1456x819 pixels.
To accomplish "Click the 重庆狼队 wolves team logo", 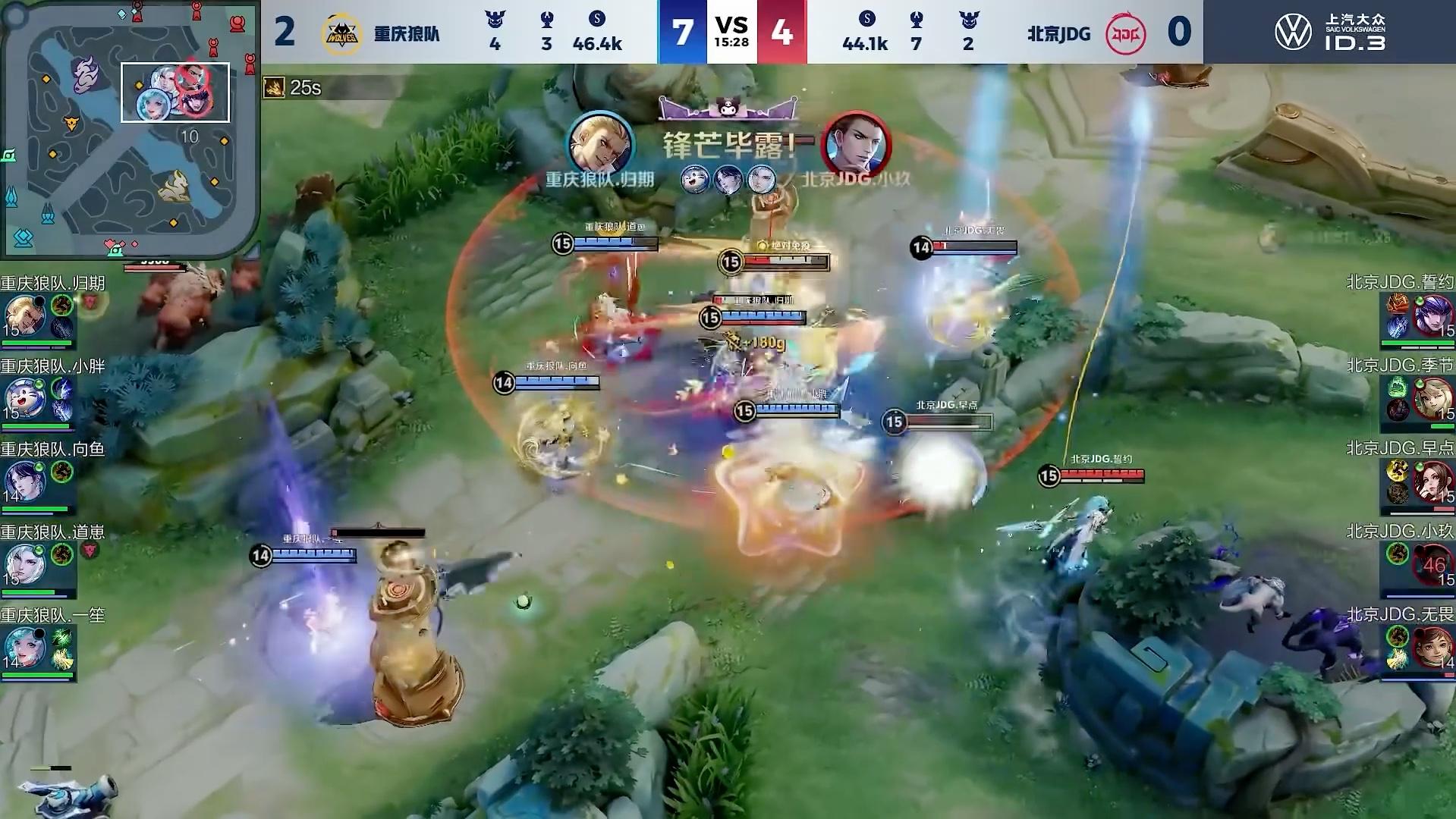I will click(x=341, y=34).
